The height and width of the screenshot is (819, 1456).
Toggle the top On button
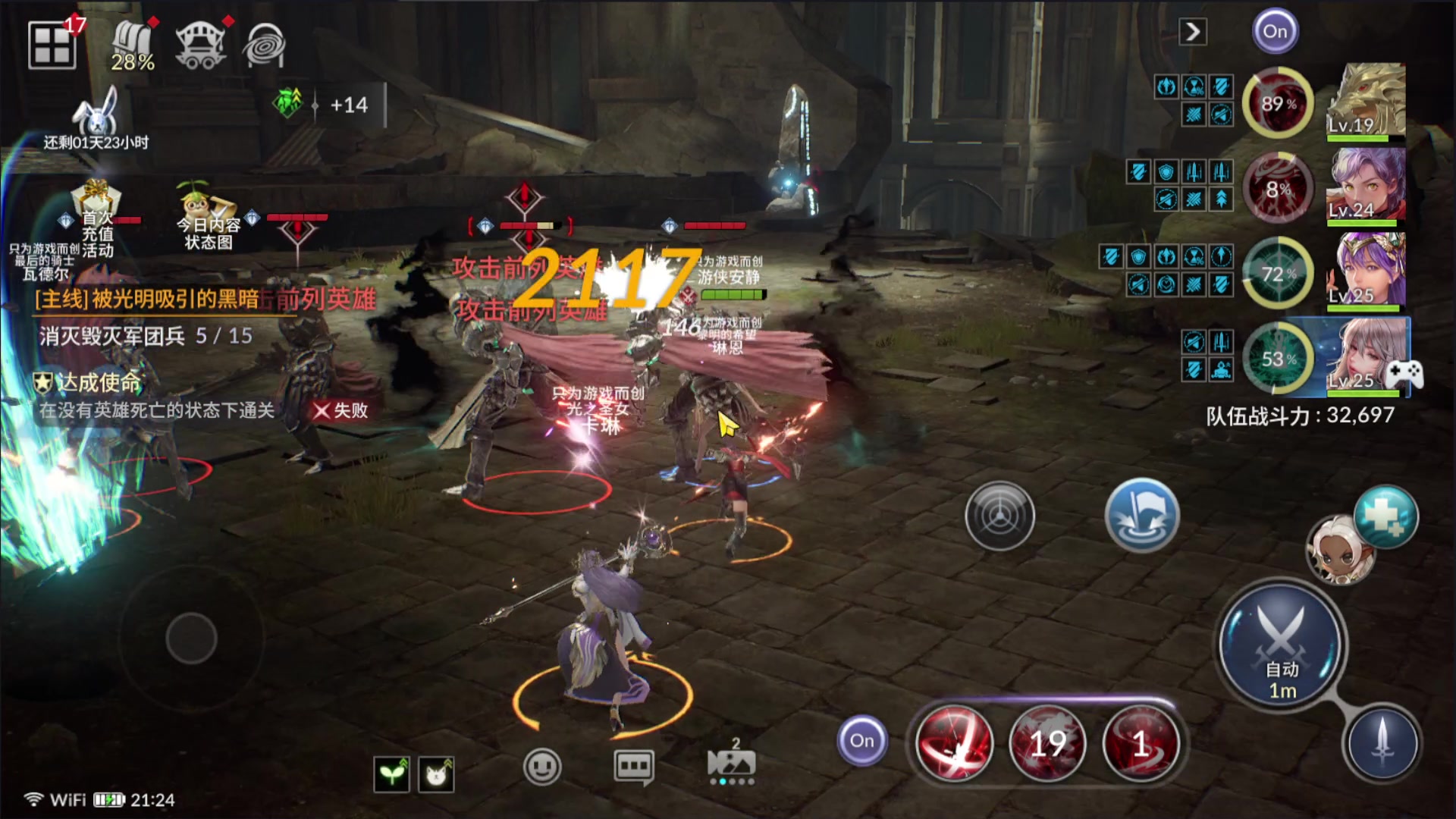[x=1275, y=32]
